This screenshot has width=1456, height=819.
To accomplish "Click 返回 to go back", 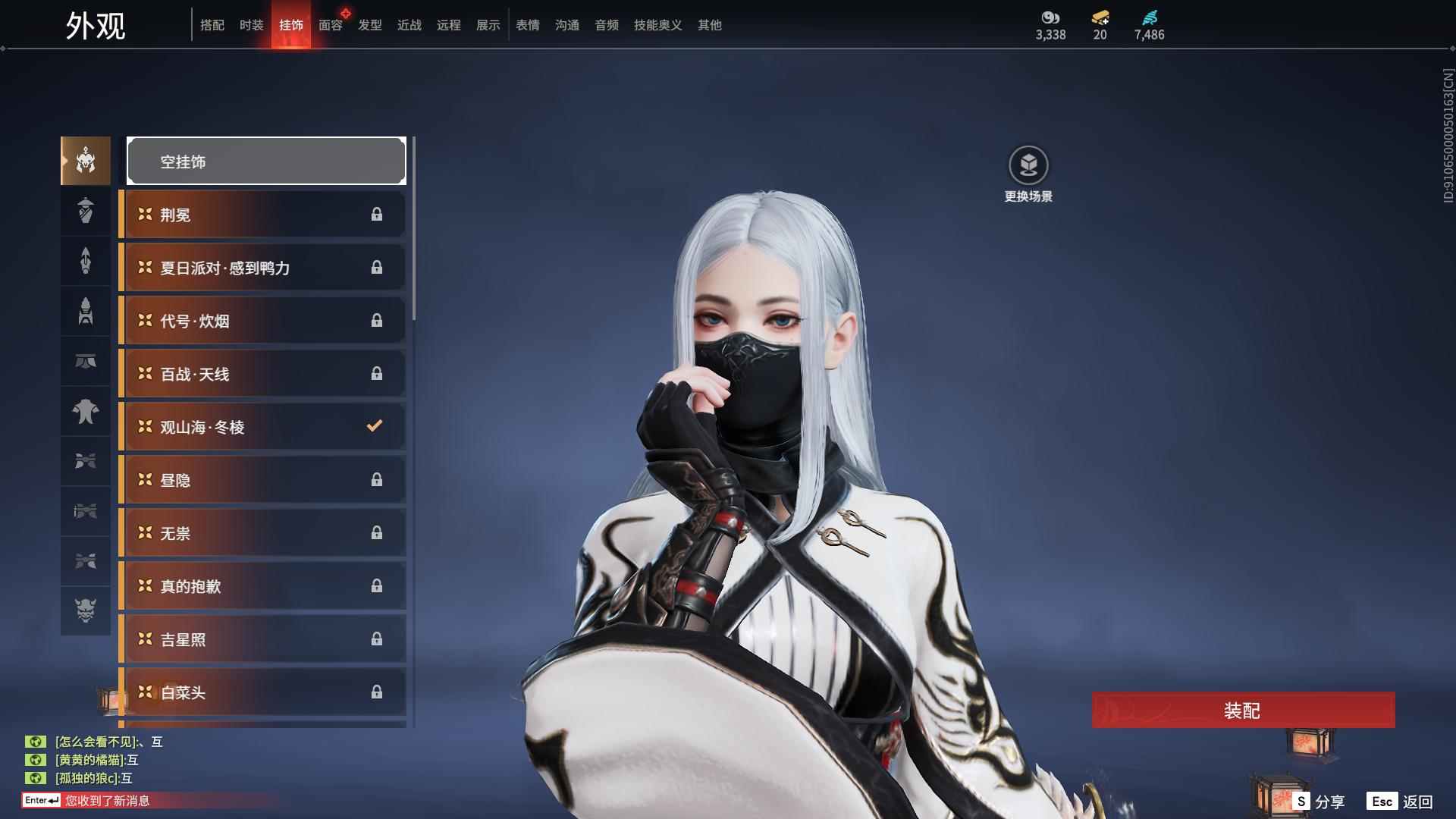I will [x=1401, y=801].
